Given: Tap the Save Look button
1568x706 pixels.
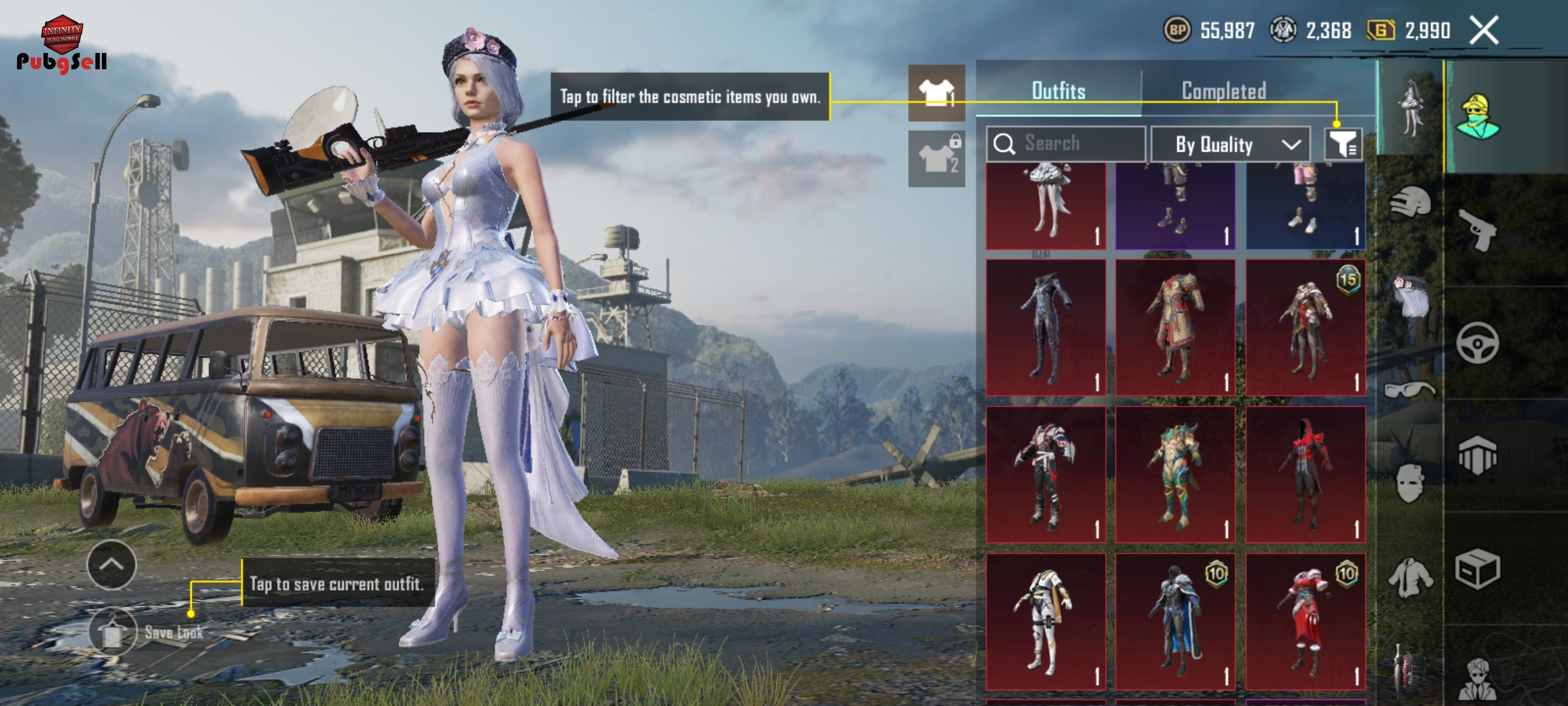Looking at the screenshot, I should (113, 631).
